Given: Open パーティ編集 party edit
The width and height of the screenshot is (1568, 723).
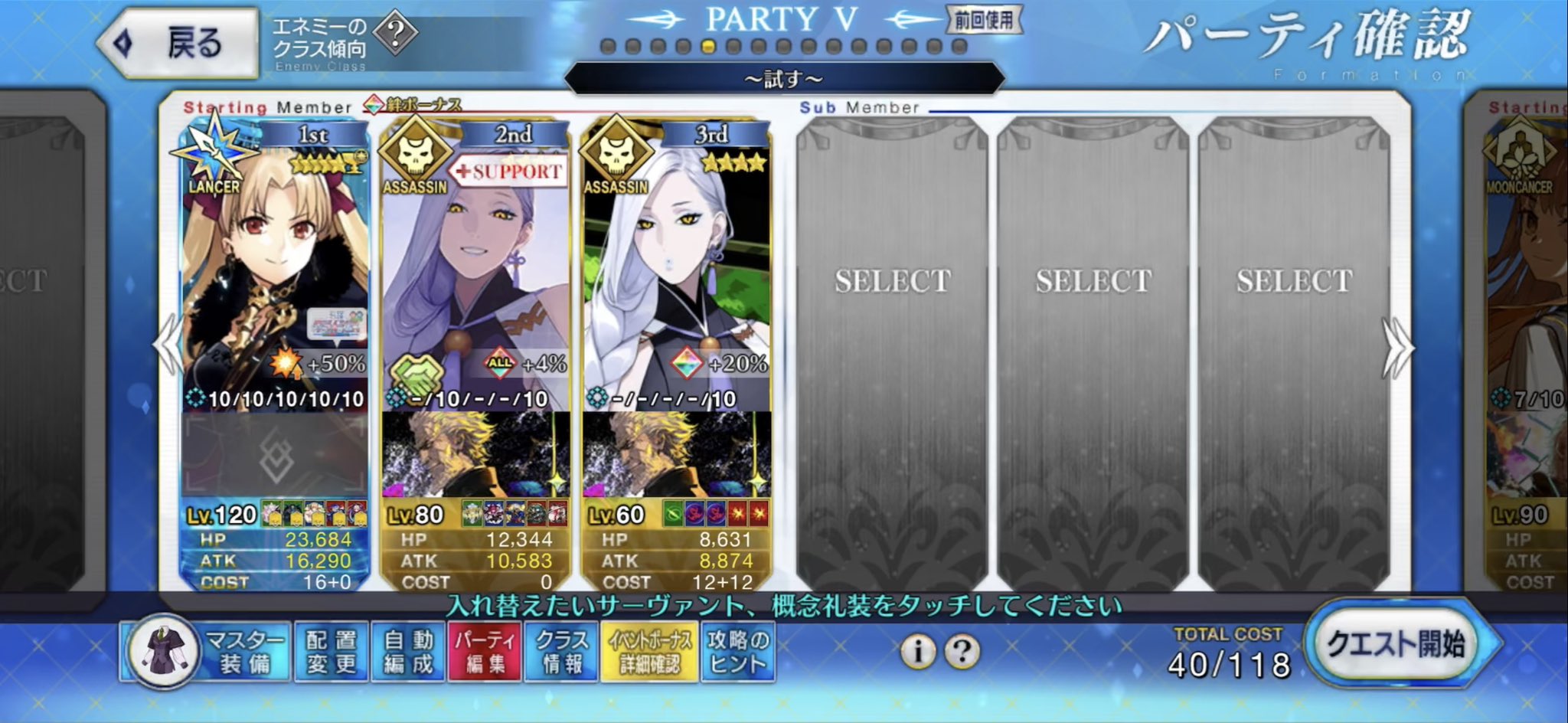Looking at the screenshot, I should [x=485, y=653].
